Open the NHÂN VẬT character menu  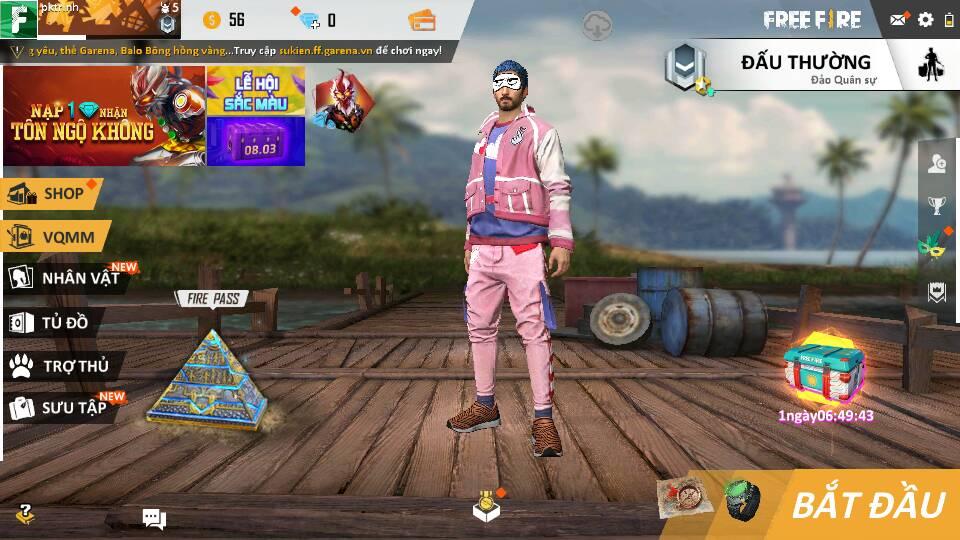click(x=68, y=278)
